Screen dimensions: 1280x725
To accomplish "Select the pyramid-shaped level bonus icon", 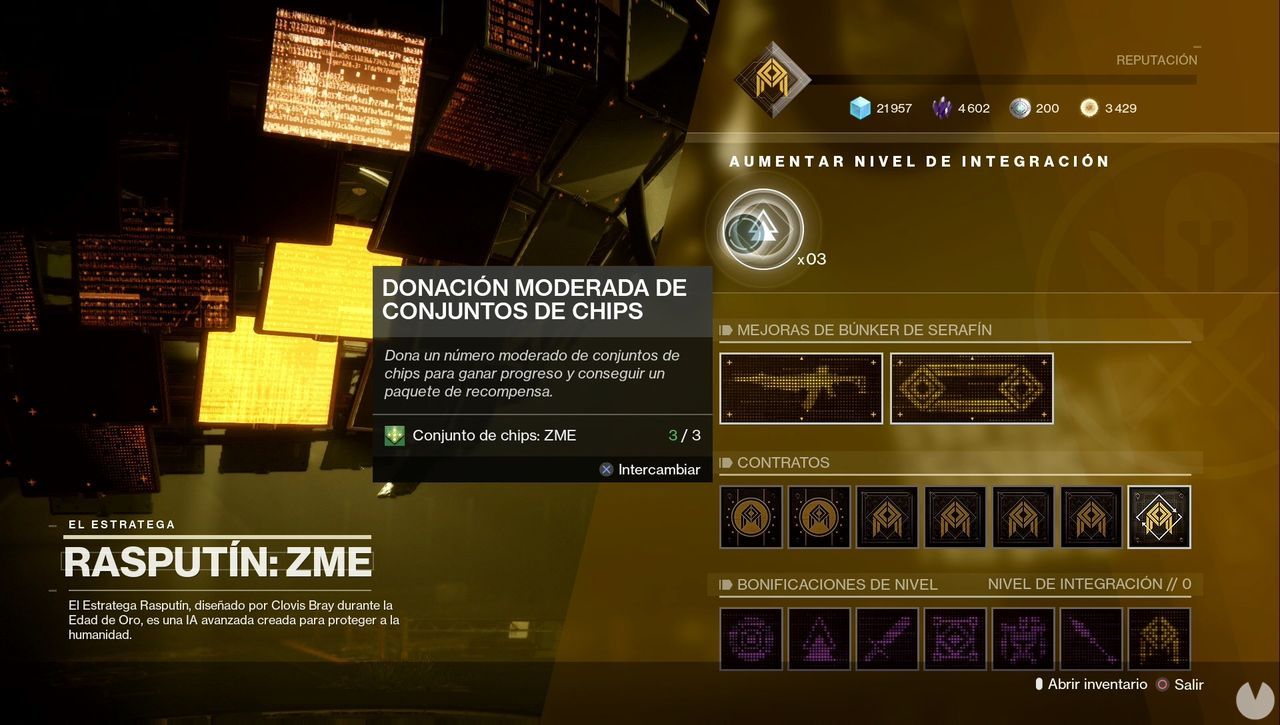I will [x=819, y=638].
